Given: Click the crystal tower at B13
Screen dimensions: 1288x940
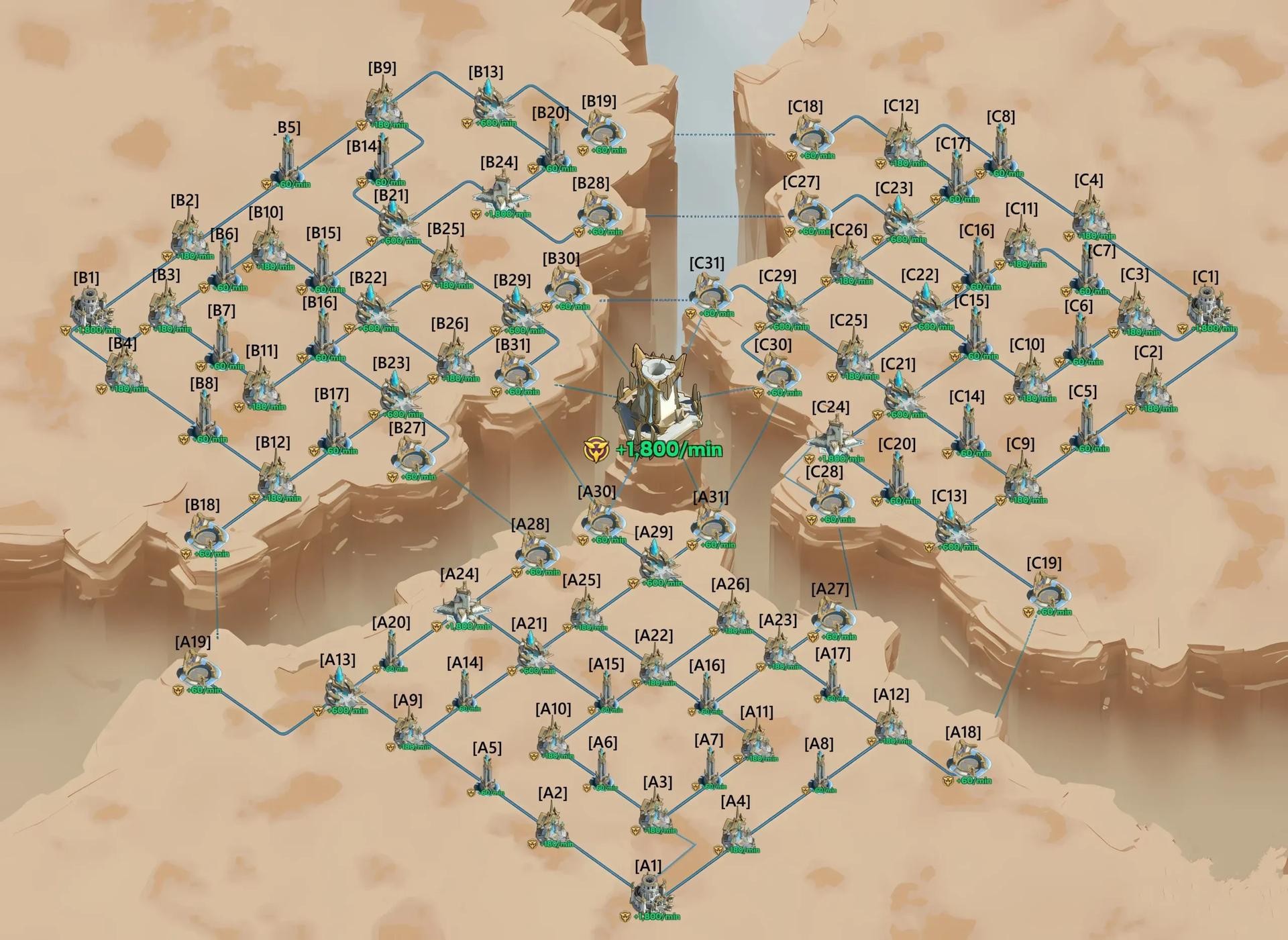Looking at the screenshot, I should (x=490, y=101).
